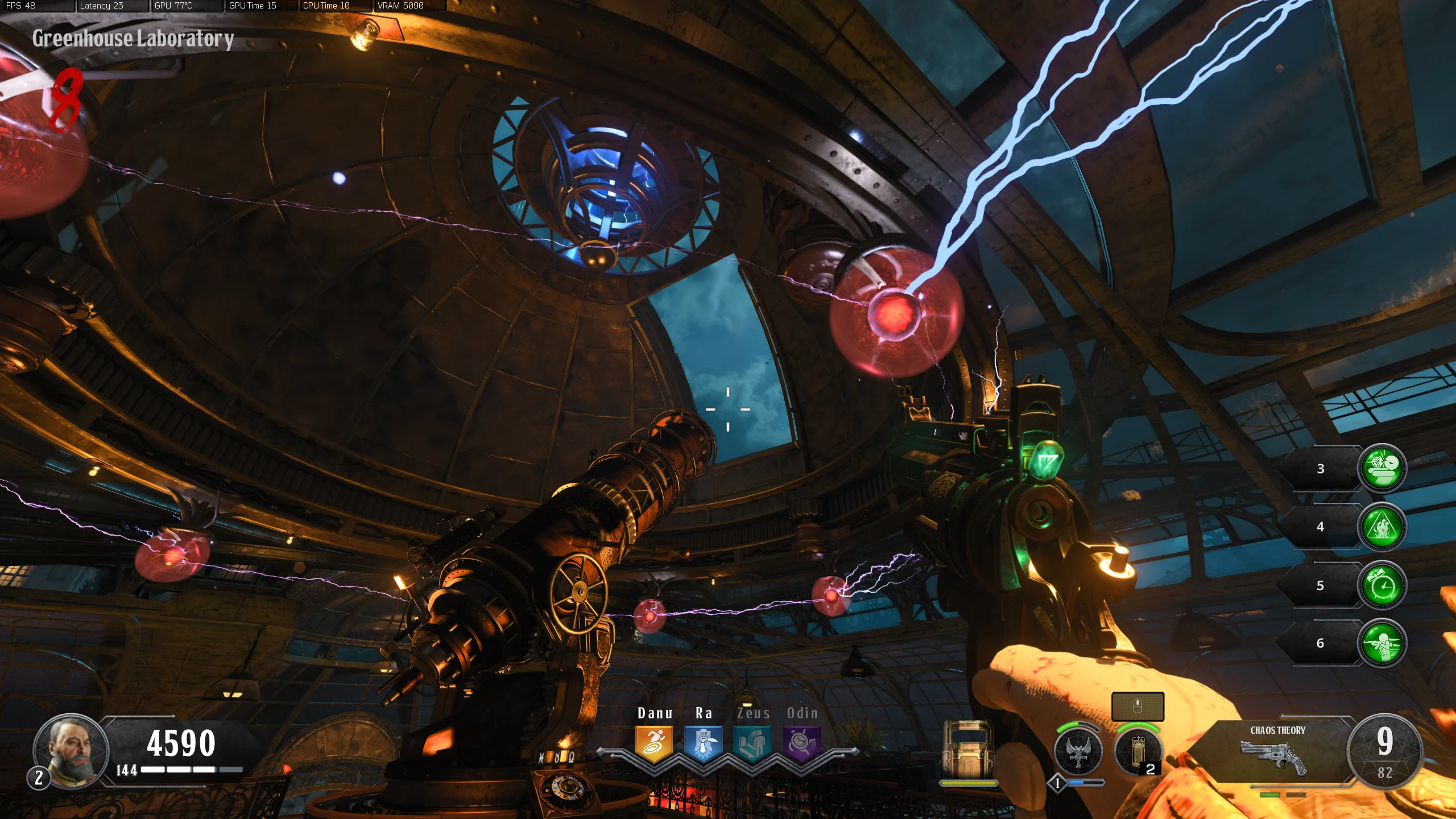1456x819 pixels.
Task: Activate the dice and clock elixir
Action: pos(1382,468)
